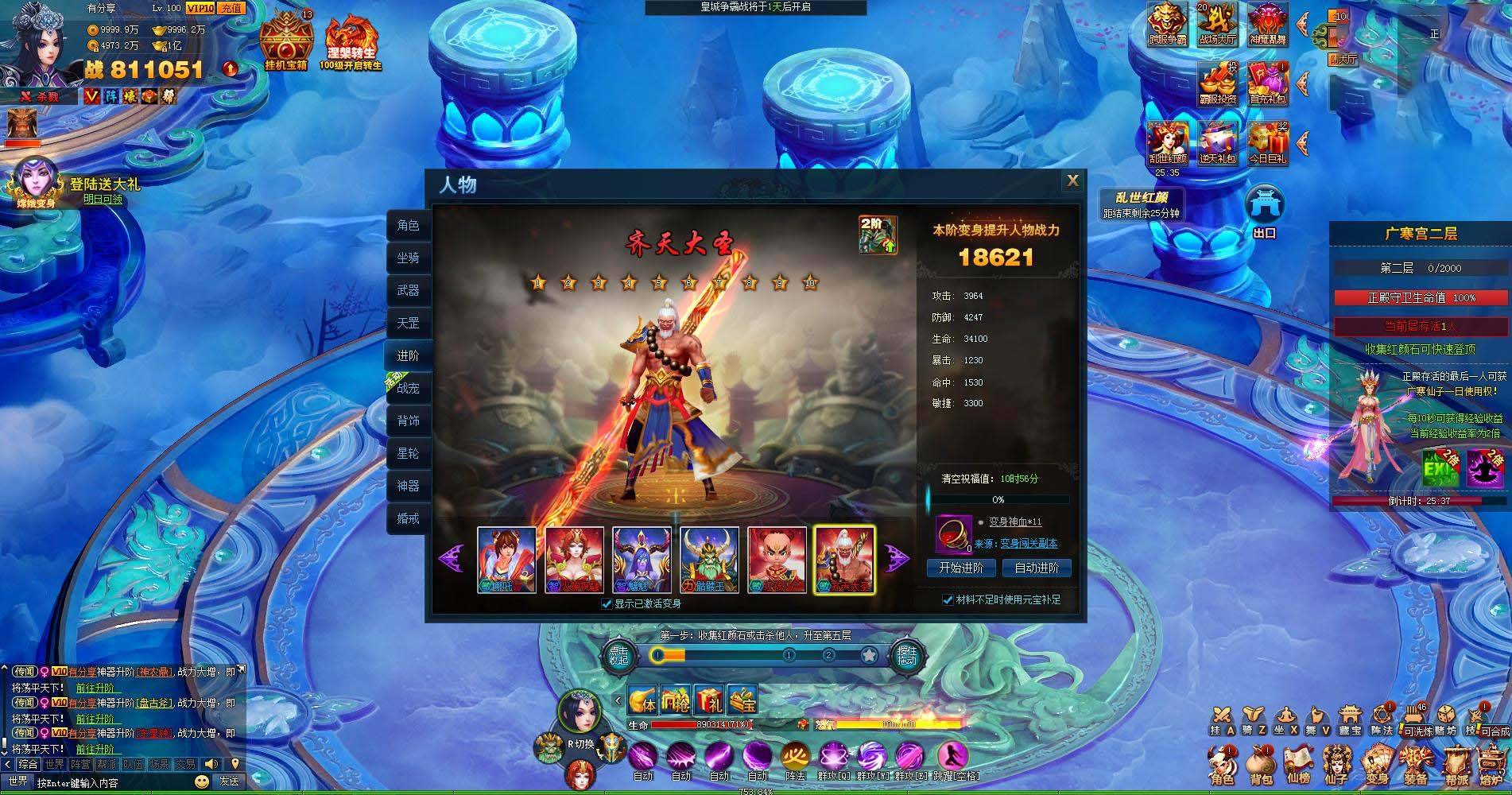
Task: Click the 出口 exit gate icon
Action: point(1264,211)
